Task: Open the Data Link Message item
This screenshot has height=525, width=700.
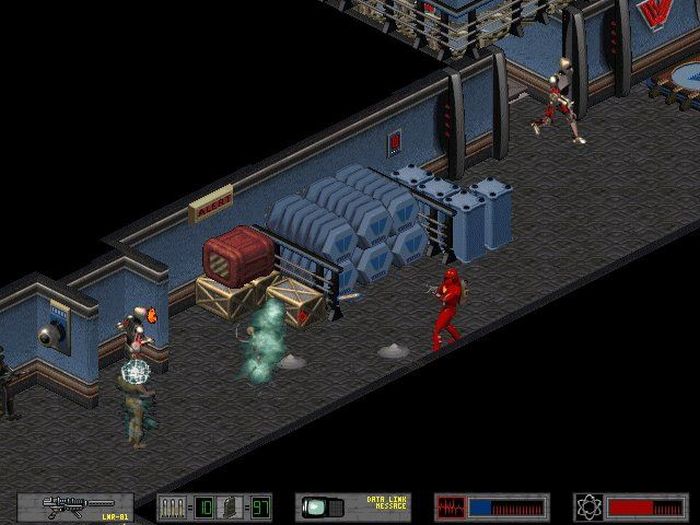Action: click(x=353, y=507)
